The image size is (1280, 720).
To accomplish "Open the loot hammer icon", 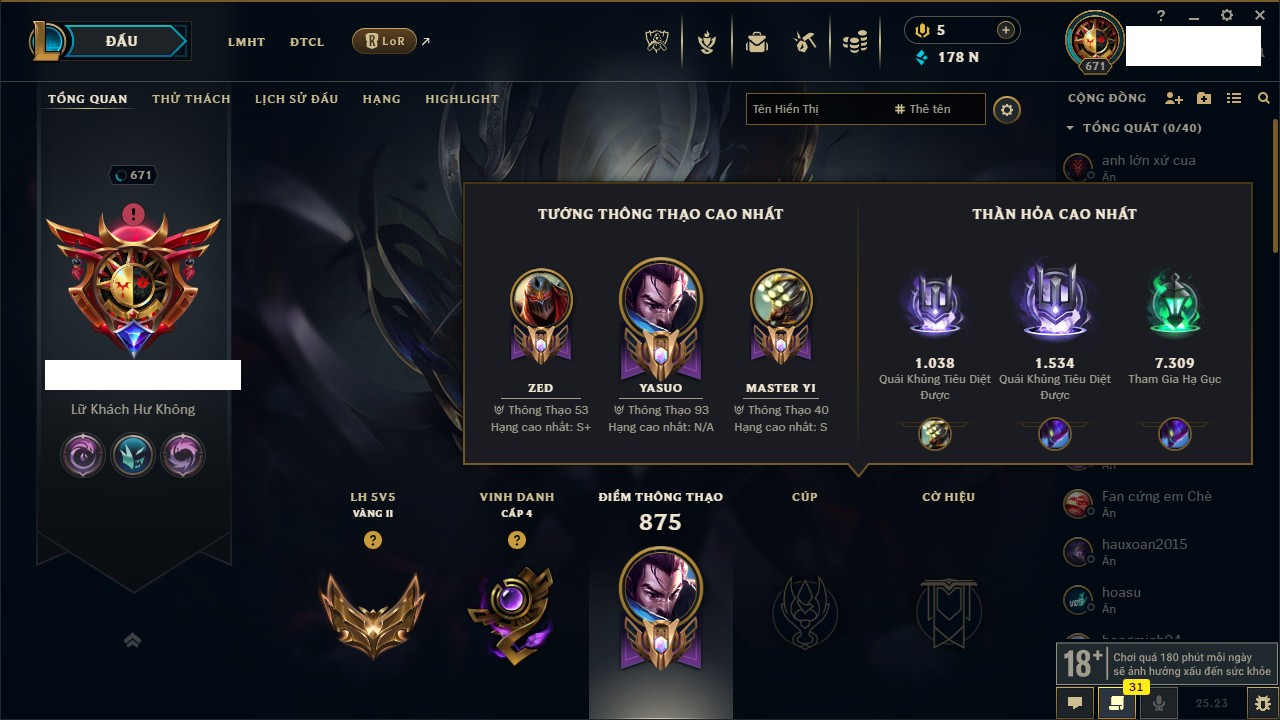I will (x=805, y=42).
